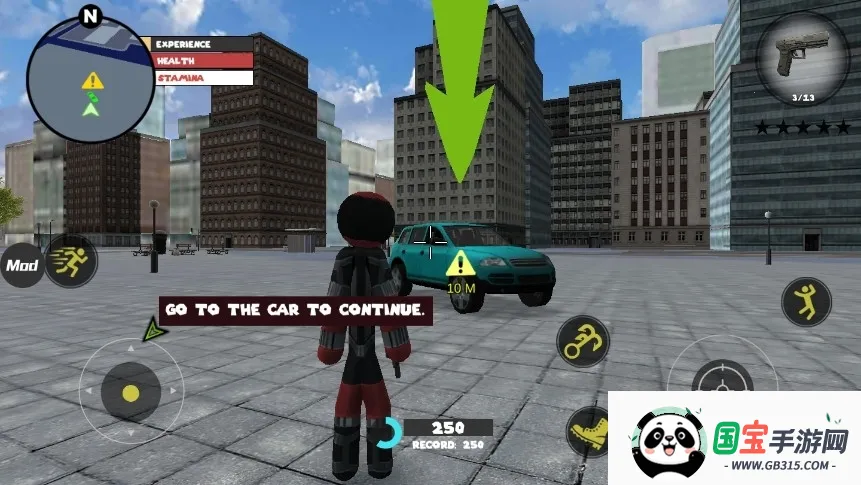Open the circular minimap
Image resolution: width=861 pixels, height=485 pixels.
click(91, 79)
